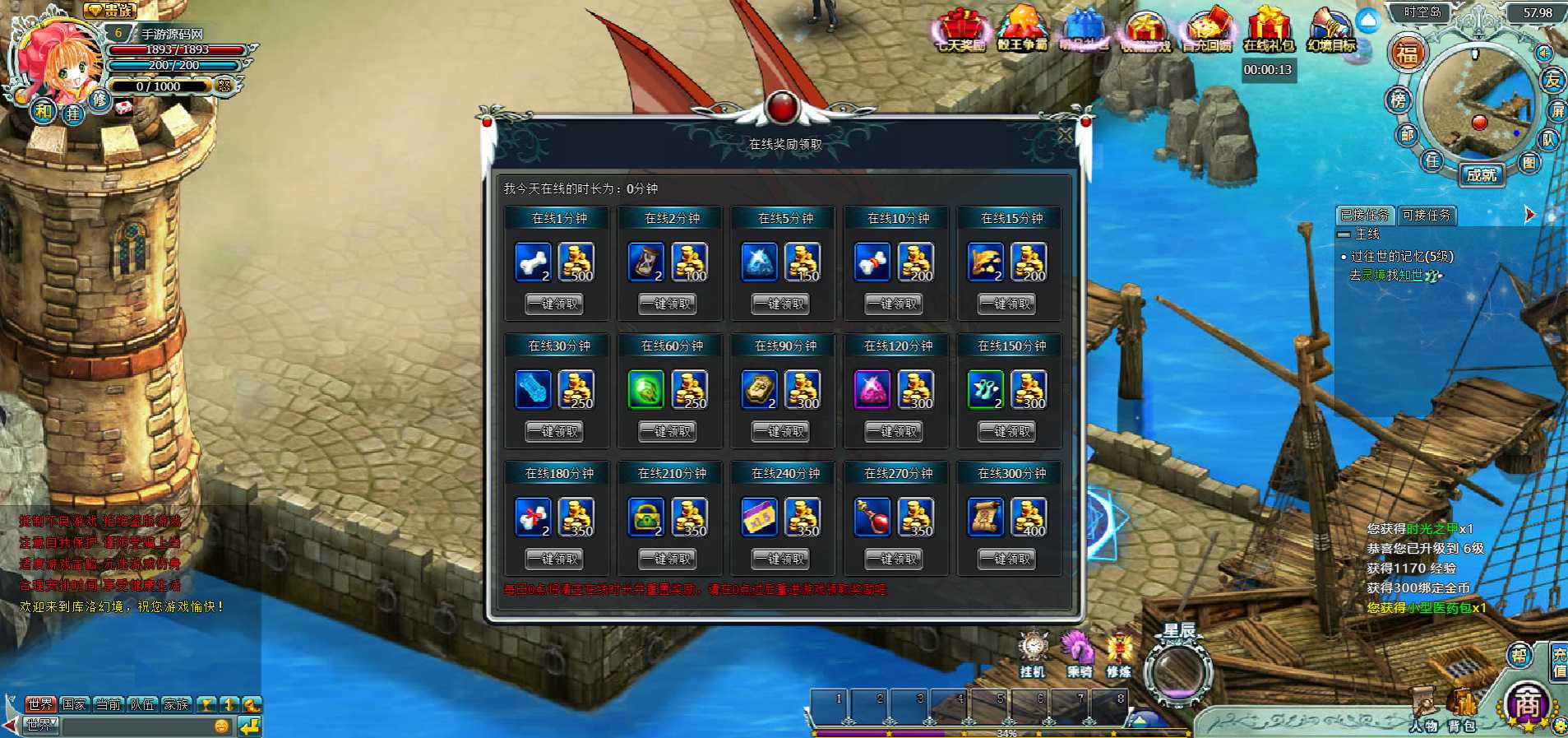Open the 福 welfare button by the minimap

point(1407,54)
